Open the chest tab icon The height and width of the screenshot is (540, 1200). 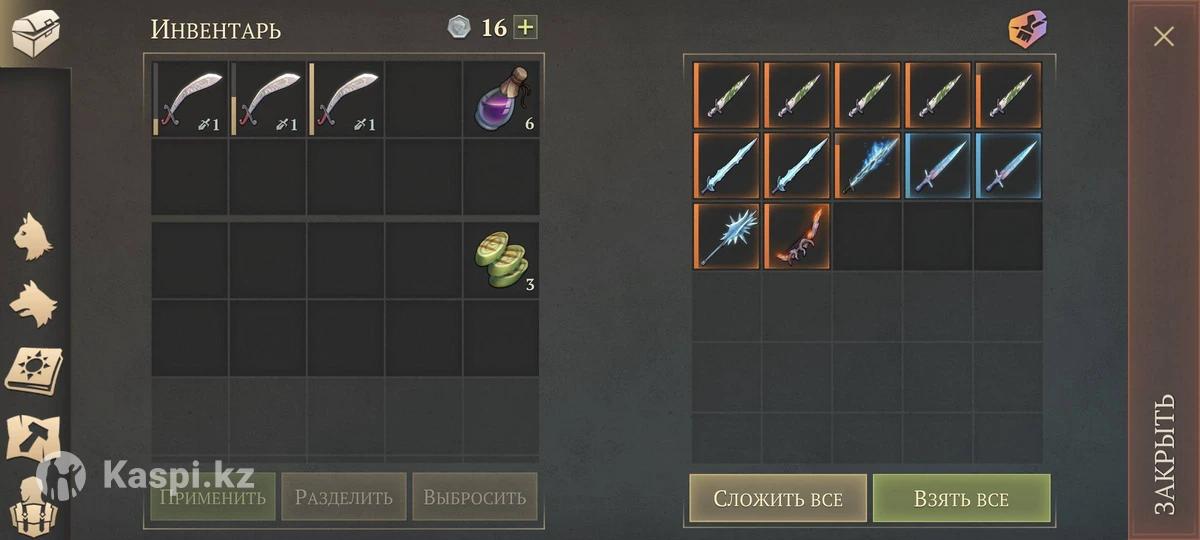[34, 32]
